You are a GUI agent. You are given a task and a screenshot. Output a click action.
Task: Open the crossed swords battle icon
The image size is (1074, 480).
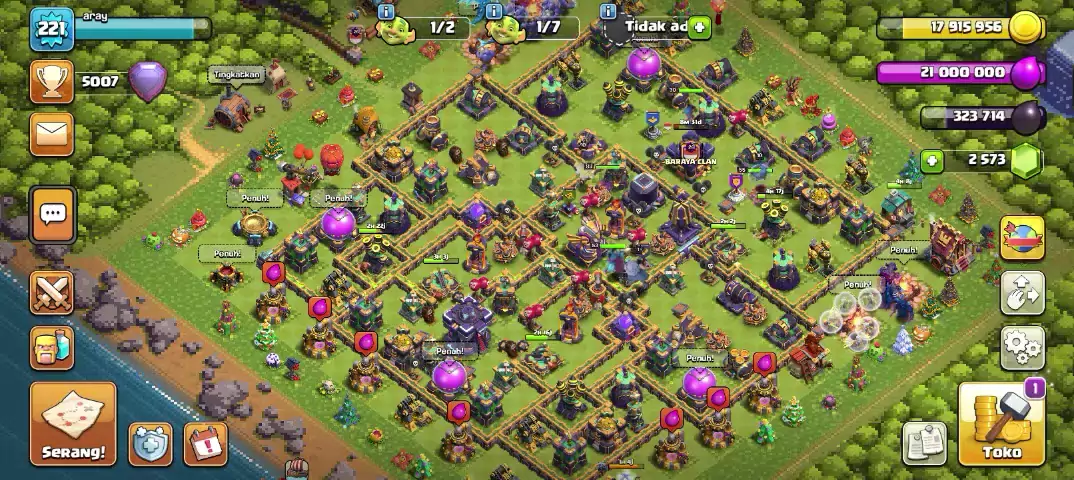[x=52, y=292]
